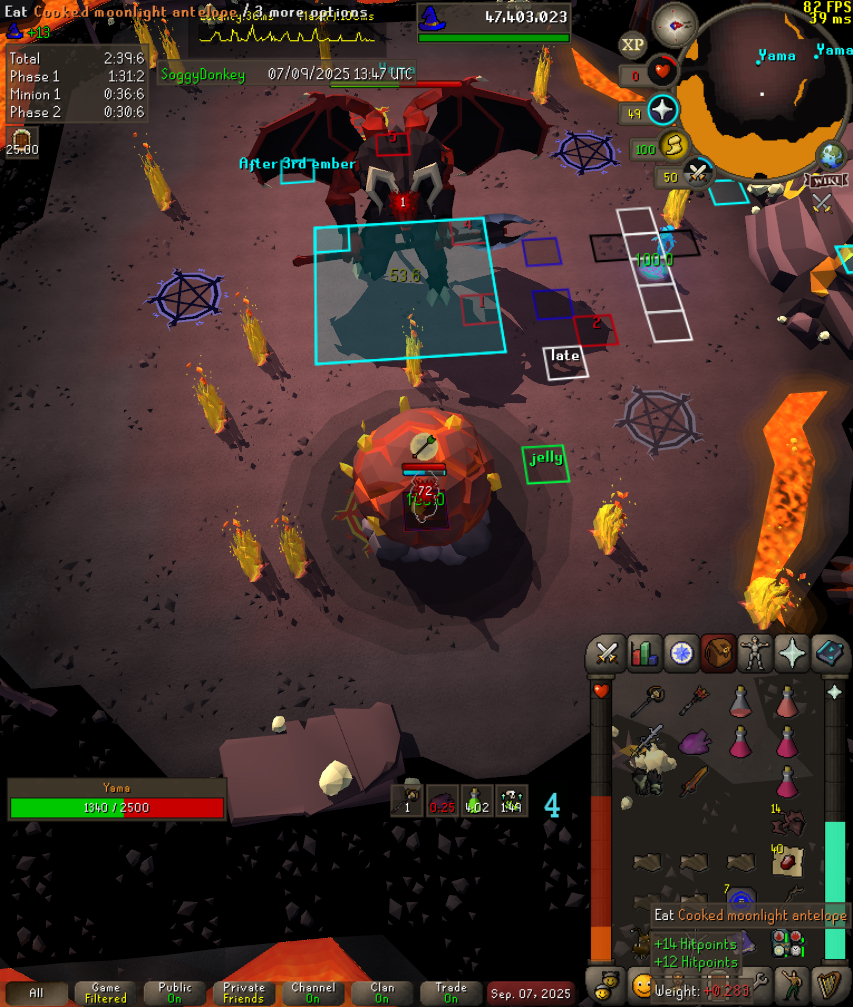The width and height of the screenshot is (853, 1007).
Task: Select the Game chat filter tab
Action: tap(105, 993)
